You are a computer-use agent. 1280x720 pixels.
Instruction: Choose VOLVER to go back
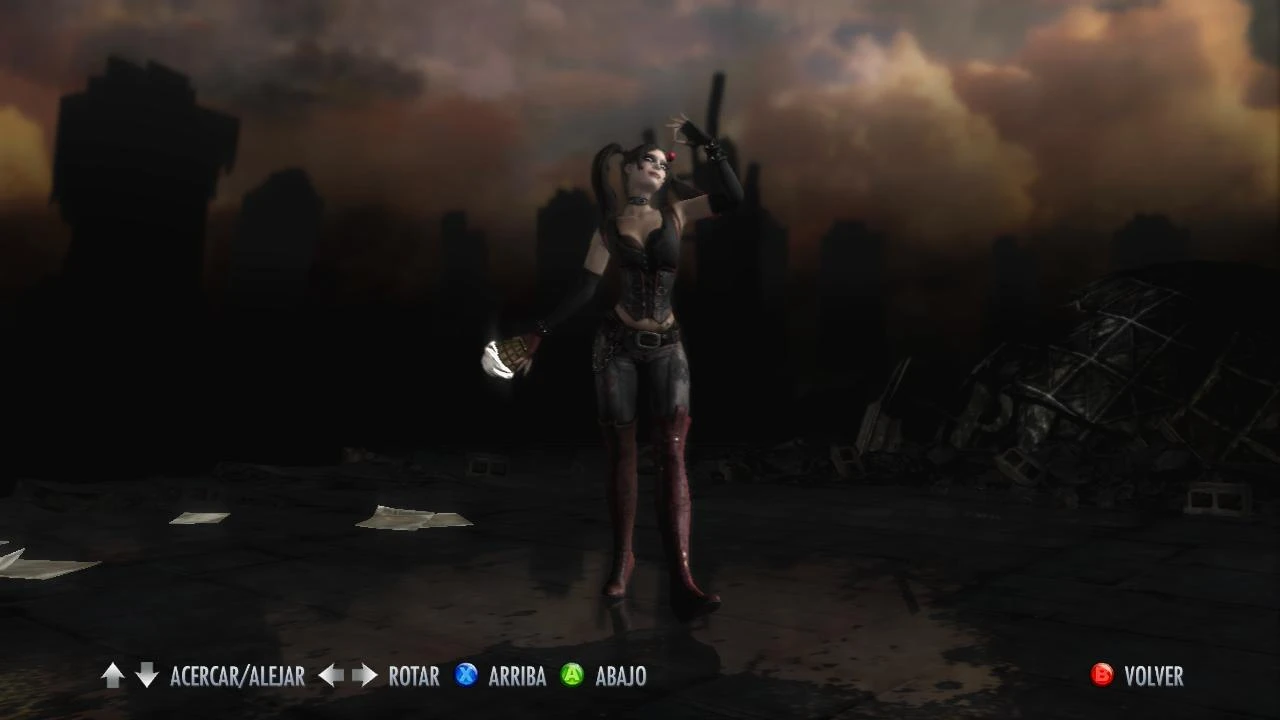[1152, 676]
